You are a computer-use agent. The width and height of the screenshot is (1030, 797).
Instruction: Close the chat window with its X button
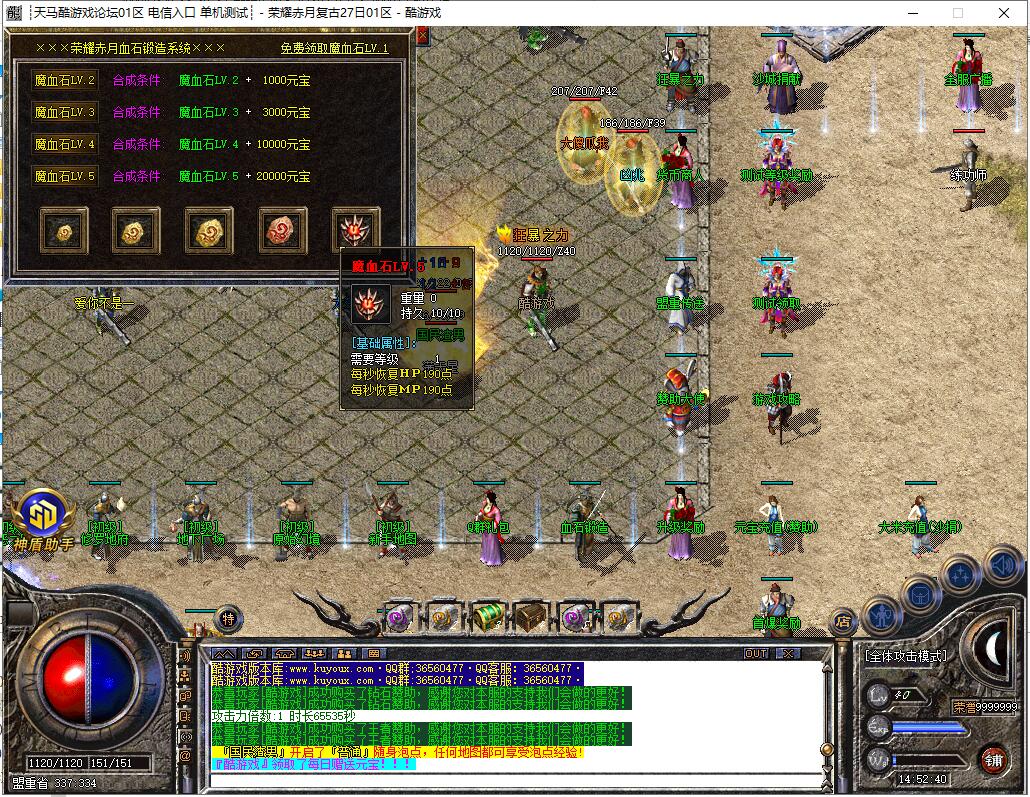coord(788,653)
